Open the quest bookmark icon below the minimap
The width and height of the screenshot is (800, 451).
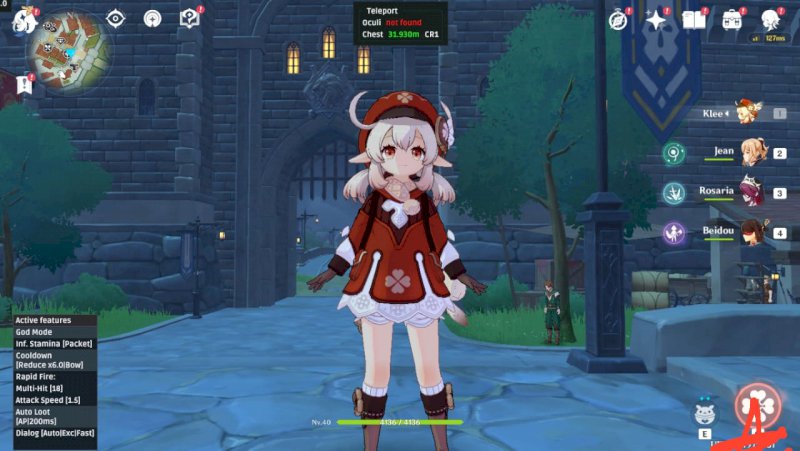(24, 85)
